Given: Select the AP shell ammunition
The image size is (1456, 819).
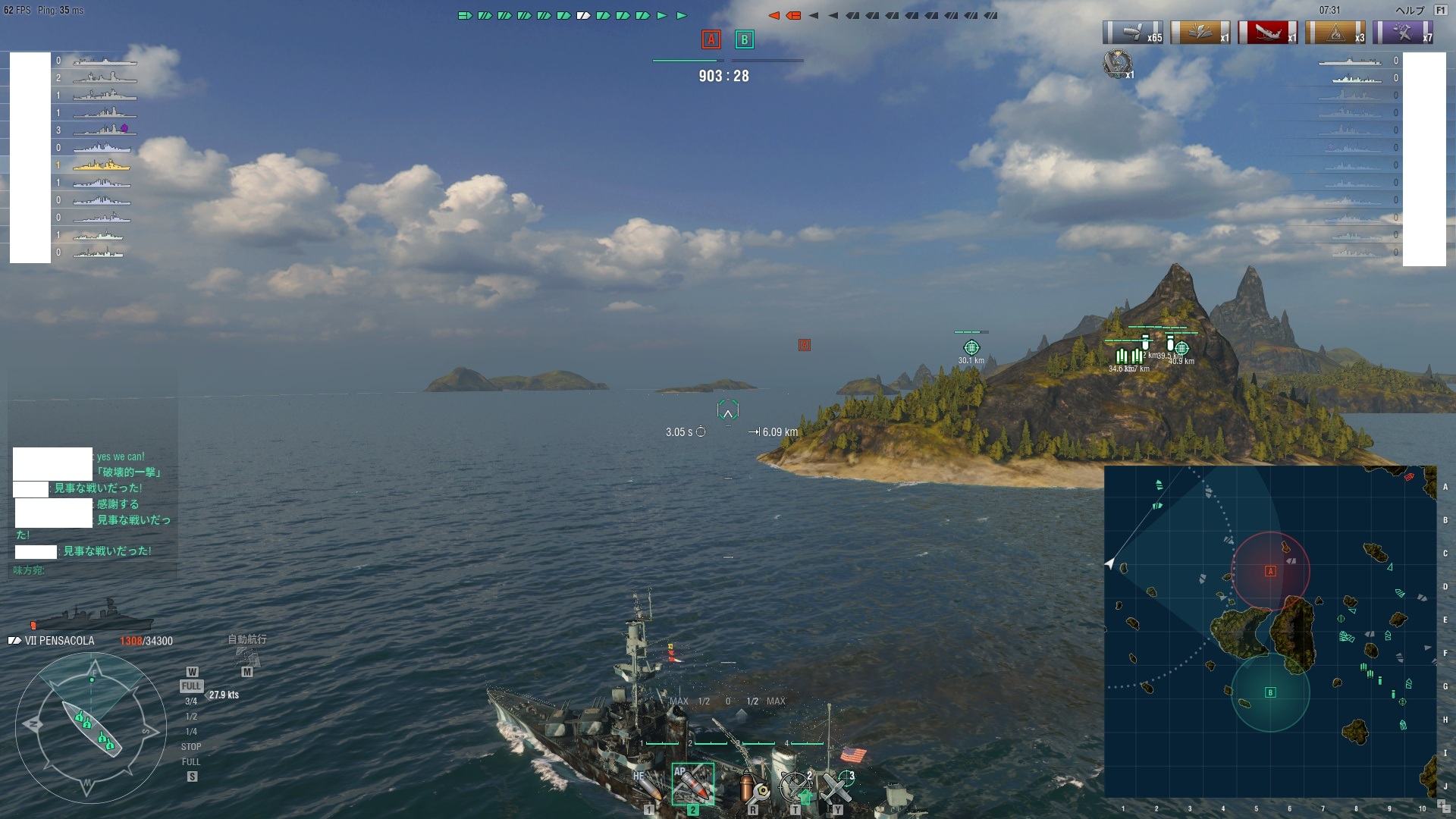Looking at the screenshot, I should (x=692, y=784).
